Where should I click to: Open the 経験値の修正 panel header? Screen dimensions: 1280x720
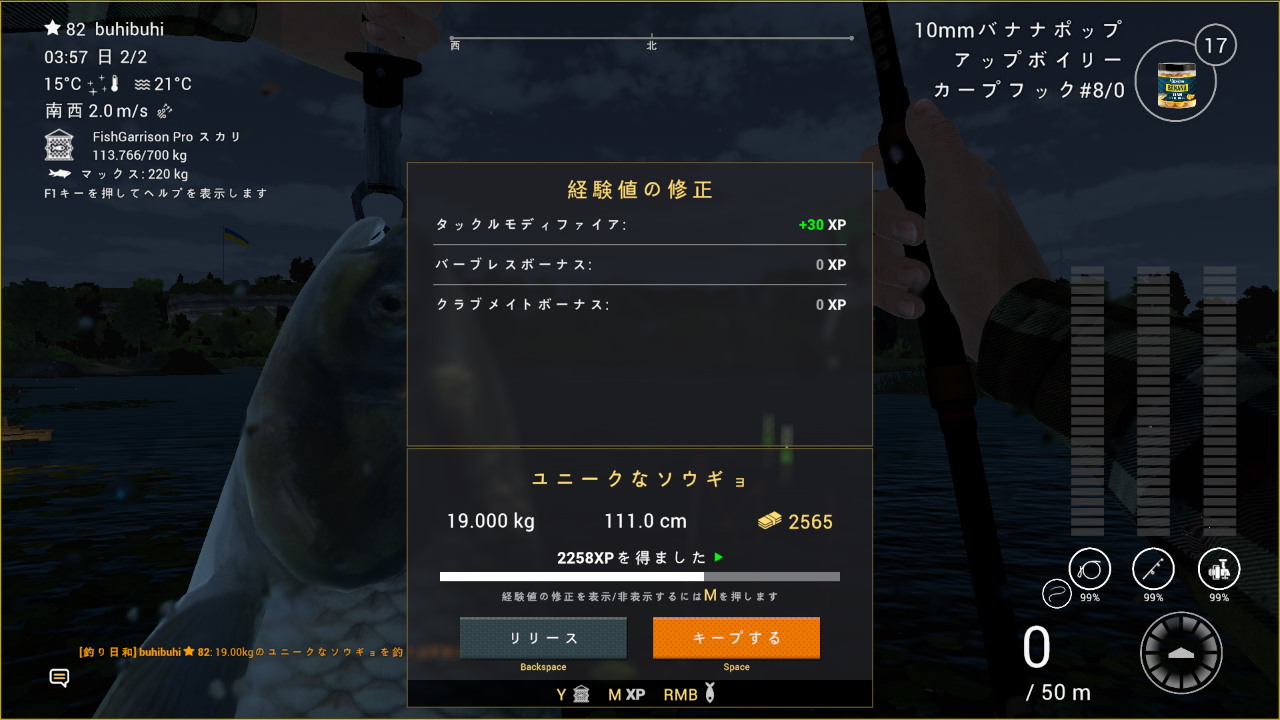[x=640, y=190]
